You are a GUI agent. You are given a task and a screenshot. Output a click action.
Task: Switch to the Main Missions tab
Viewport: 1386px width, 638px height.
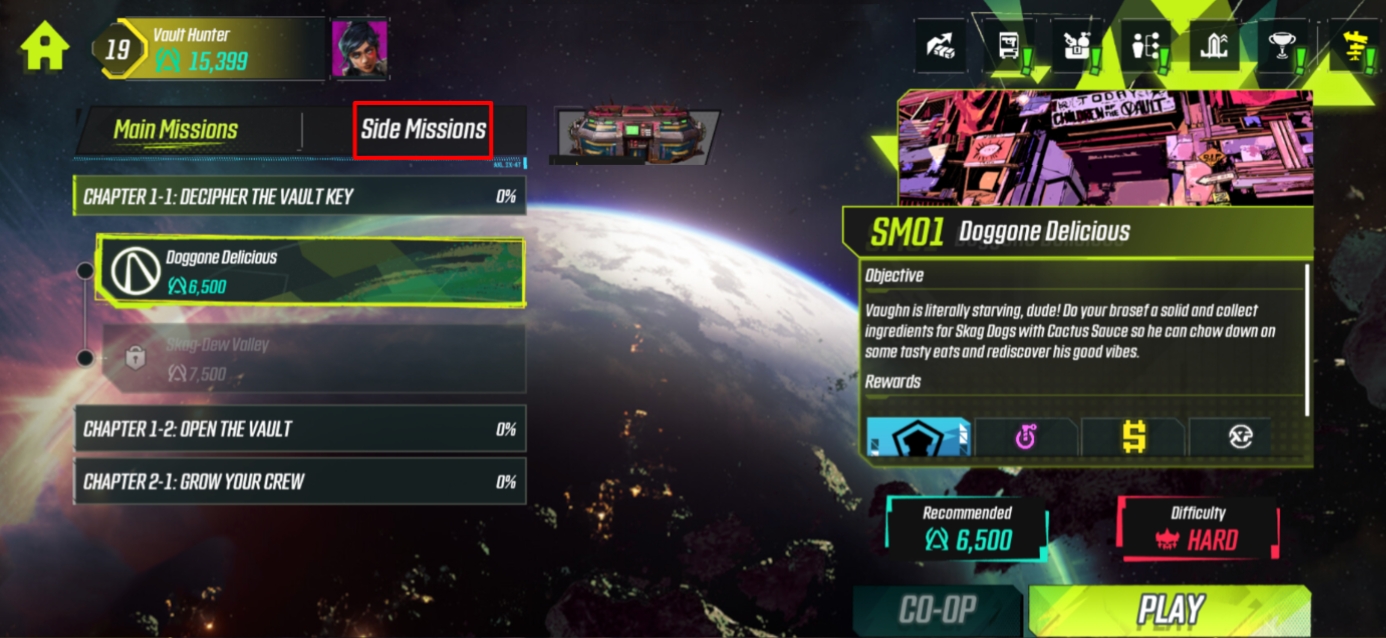(176, 130)
